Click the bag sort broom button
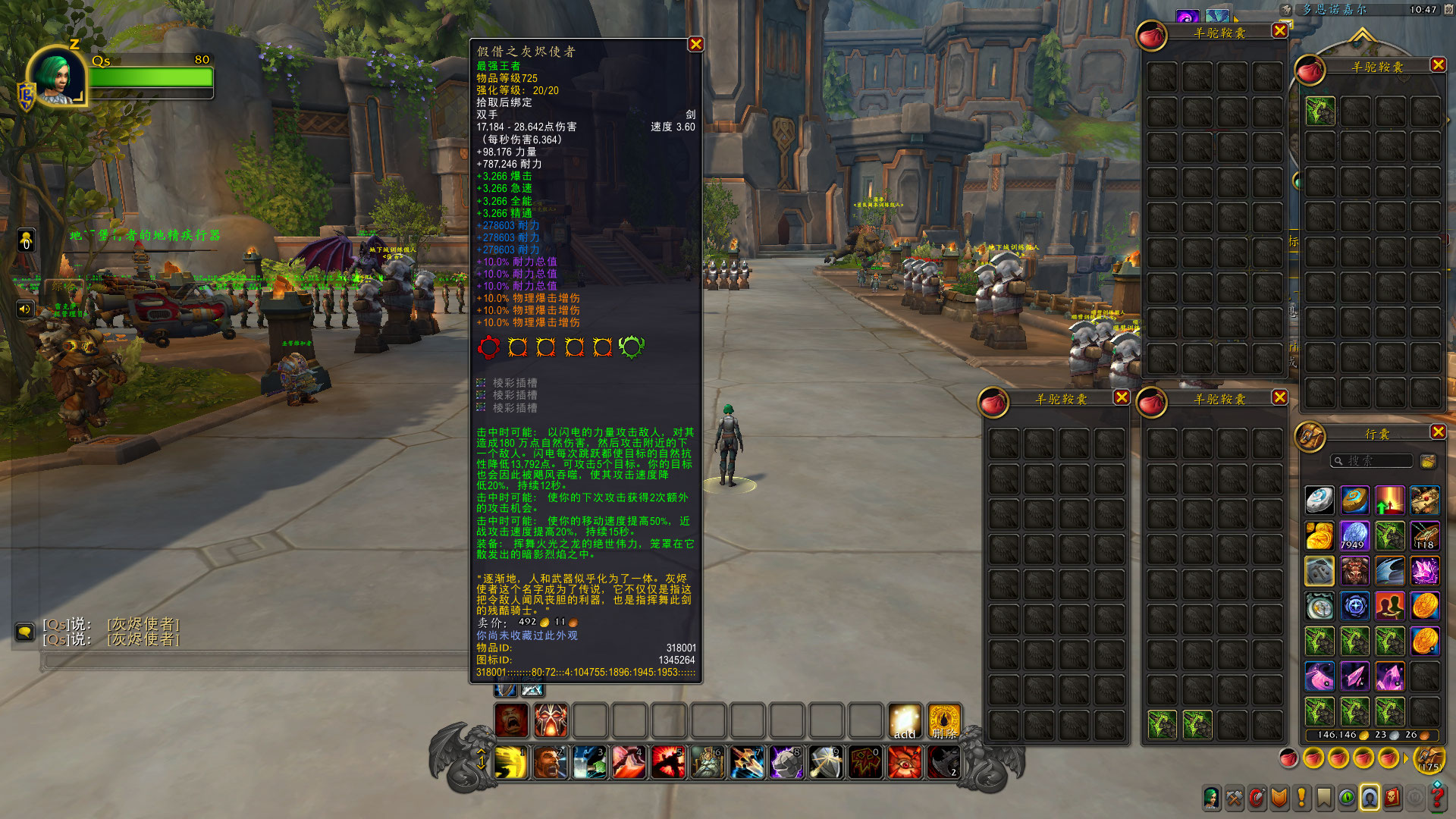Image resolution: width=1456 pixels, height=819 pixels. tap(1428, 461)
